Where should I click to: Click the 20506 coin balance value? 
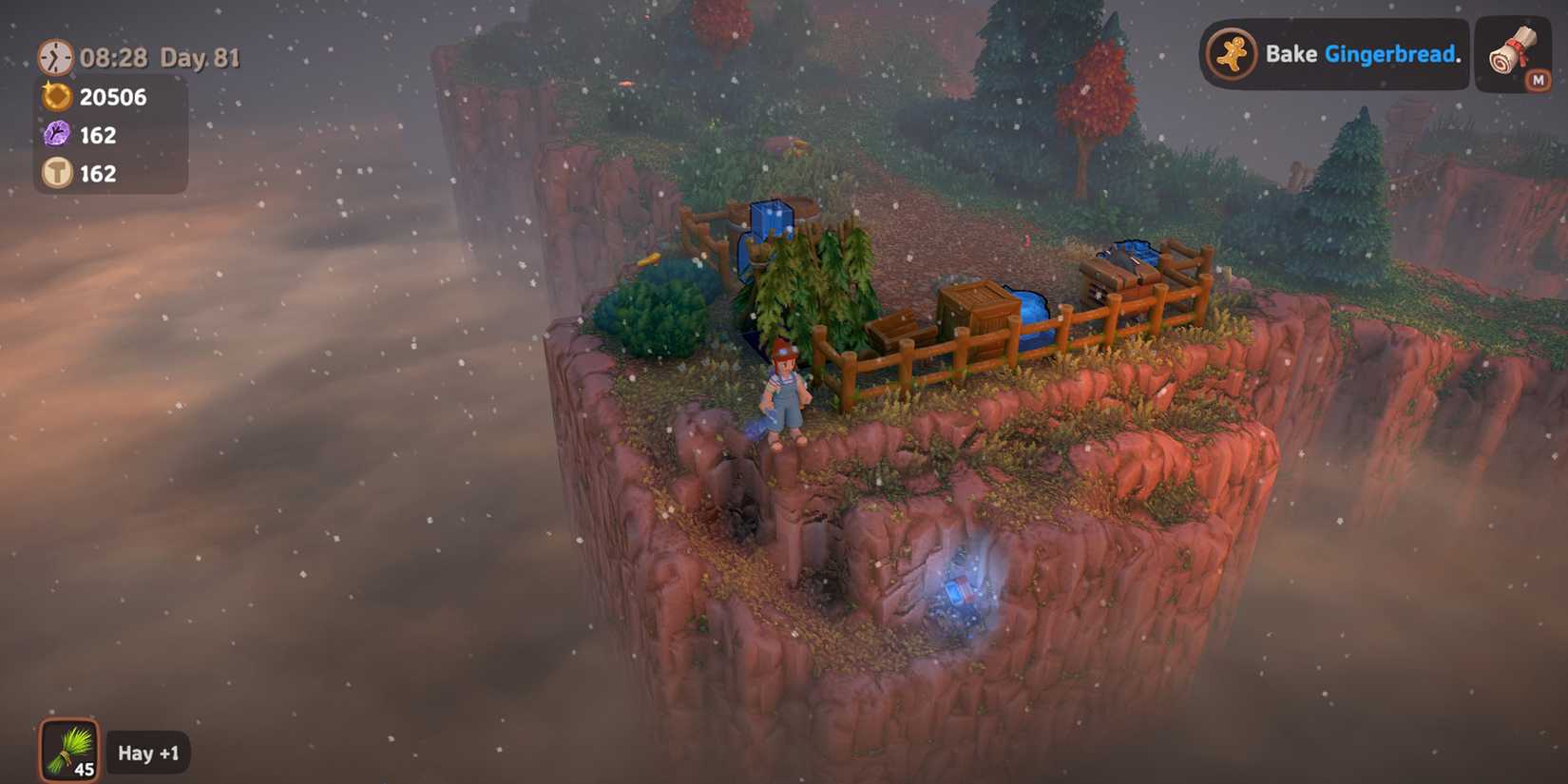[x=113, y=96]
